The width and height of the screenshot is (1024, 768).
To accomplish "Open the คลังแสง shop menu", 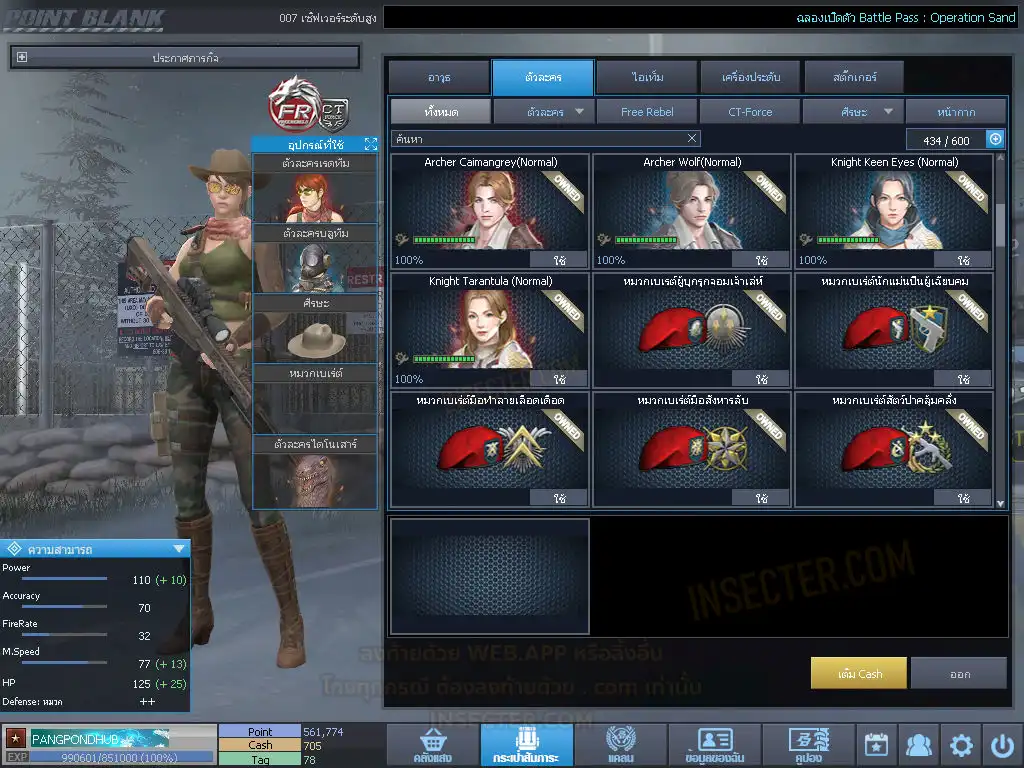I will point(431,745).
